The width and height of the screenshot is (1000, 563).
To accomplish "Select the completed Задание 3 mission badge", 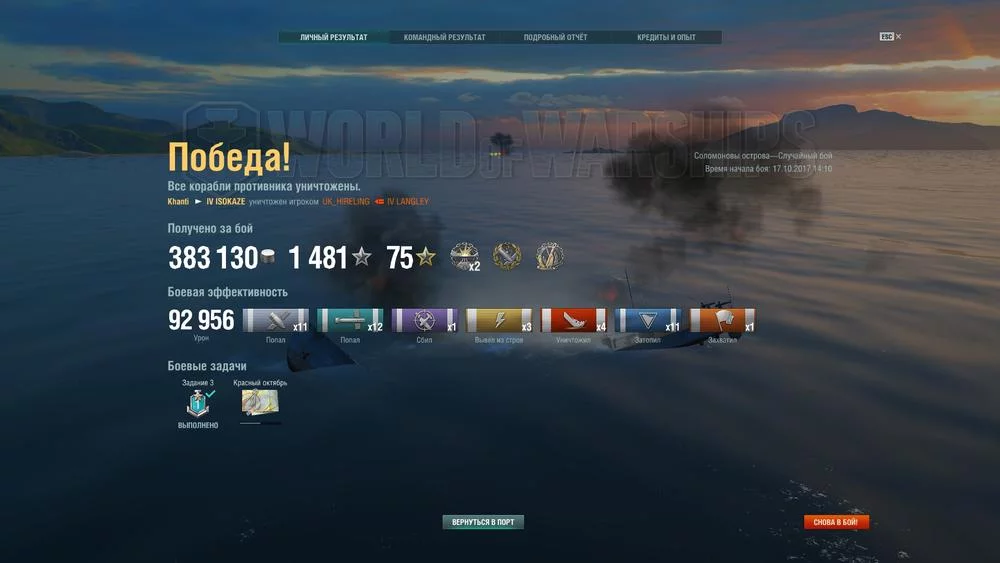I will pos(197,402).
